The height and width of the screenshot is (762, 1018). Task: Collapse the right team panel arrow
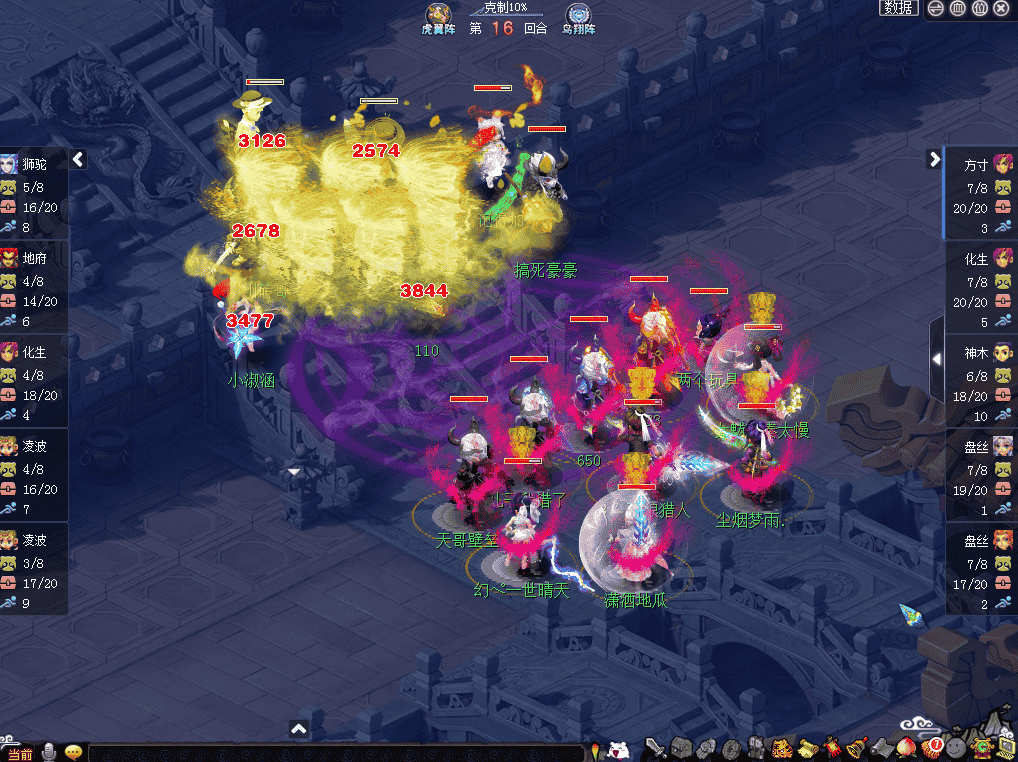(x=934, y=159)
